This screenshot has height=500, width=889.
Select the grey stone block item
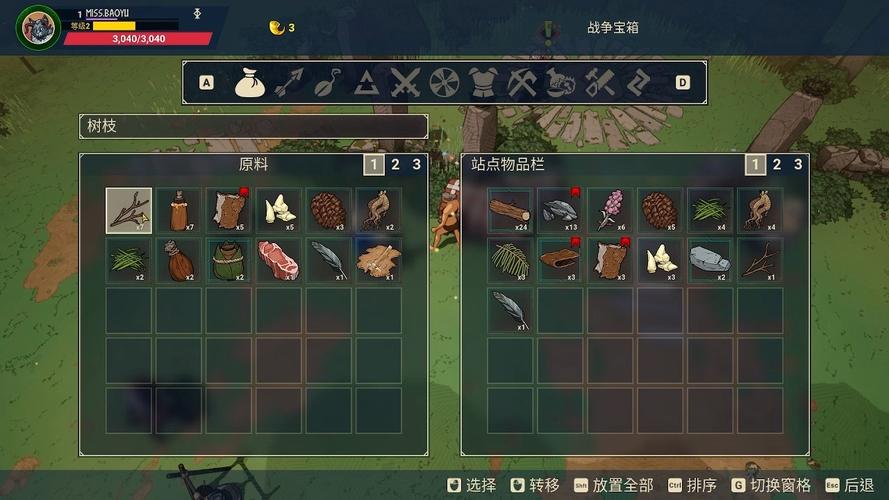[x=710, y=260]
